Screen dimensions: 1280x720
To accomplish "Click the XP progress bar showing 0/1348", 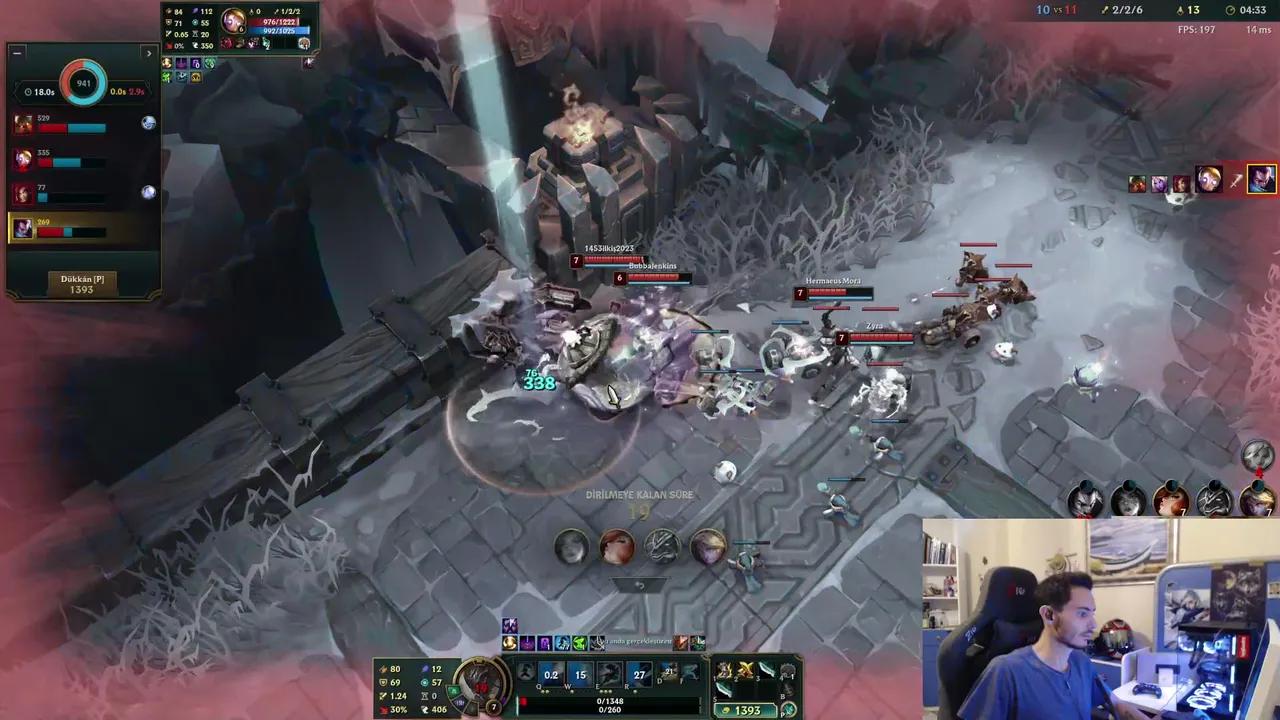I will coord(610,703).
